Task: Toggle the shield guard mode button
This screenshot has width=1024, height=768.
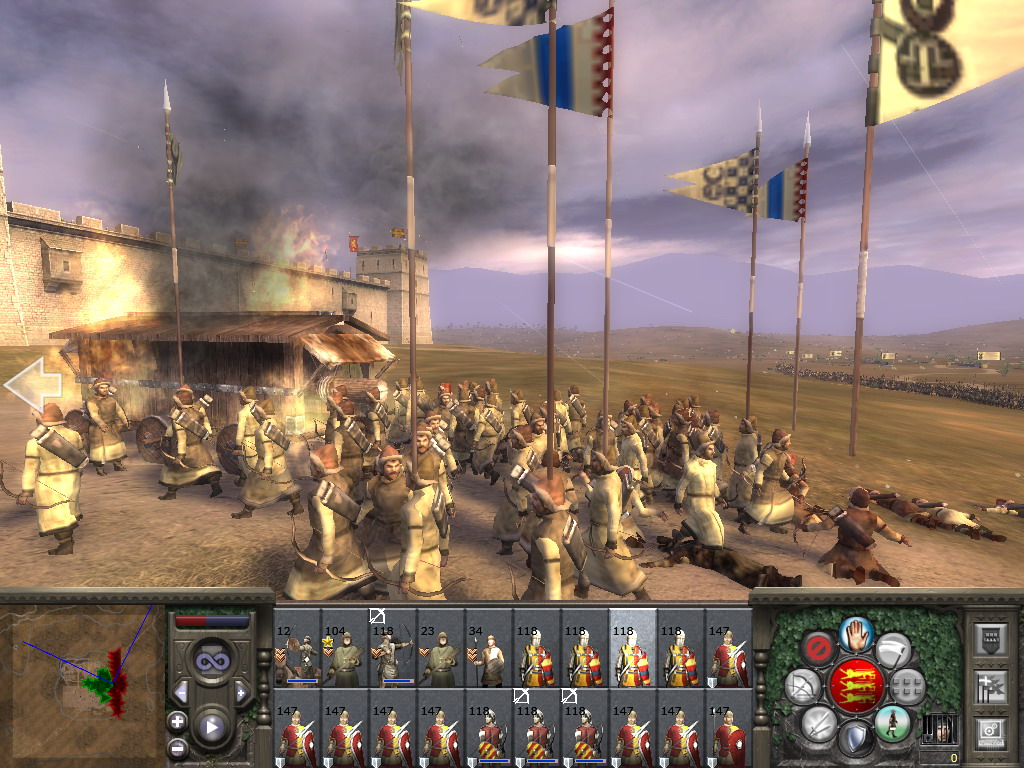Action: 856,739
